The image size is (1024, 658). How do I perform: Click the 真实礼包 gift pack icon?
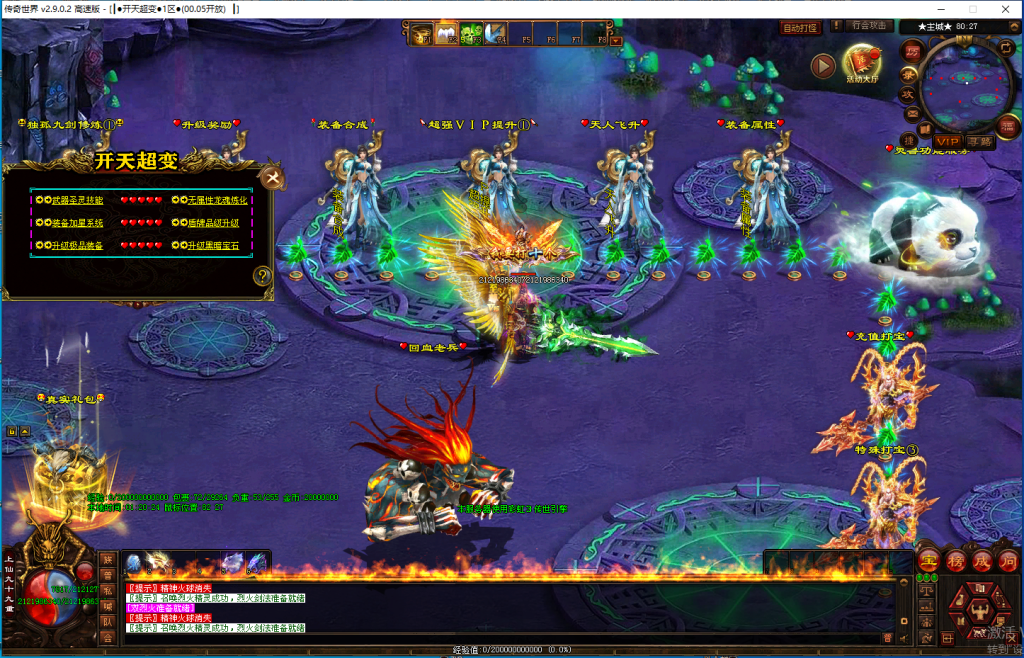pyautogui.click(x=70, y=470)
